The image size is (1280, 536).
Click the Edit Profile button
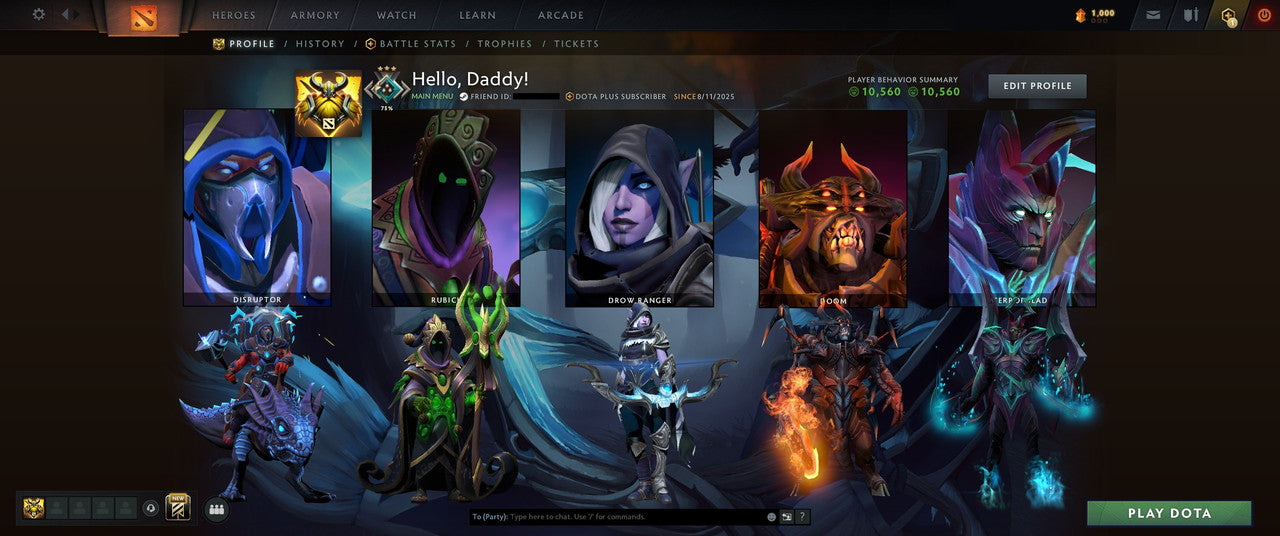[x=1037, y=86]
